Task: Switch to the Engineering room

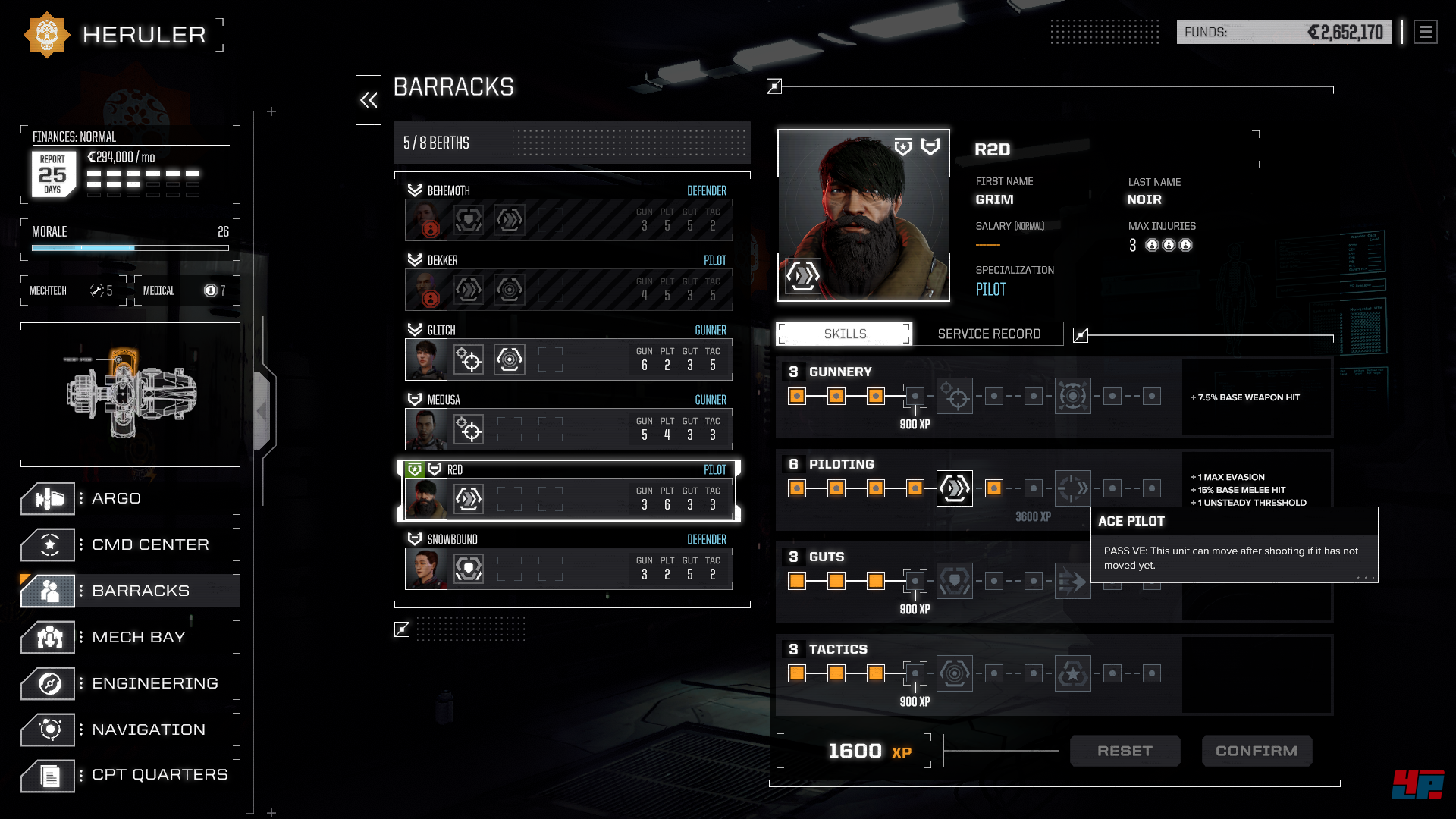Action: 129,684
